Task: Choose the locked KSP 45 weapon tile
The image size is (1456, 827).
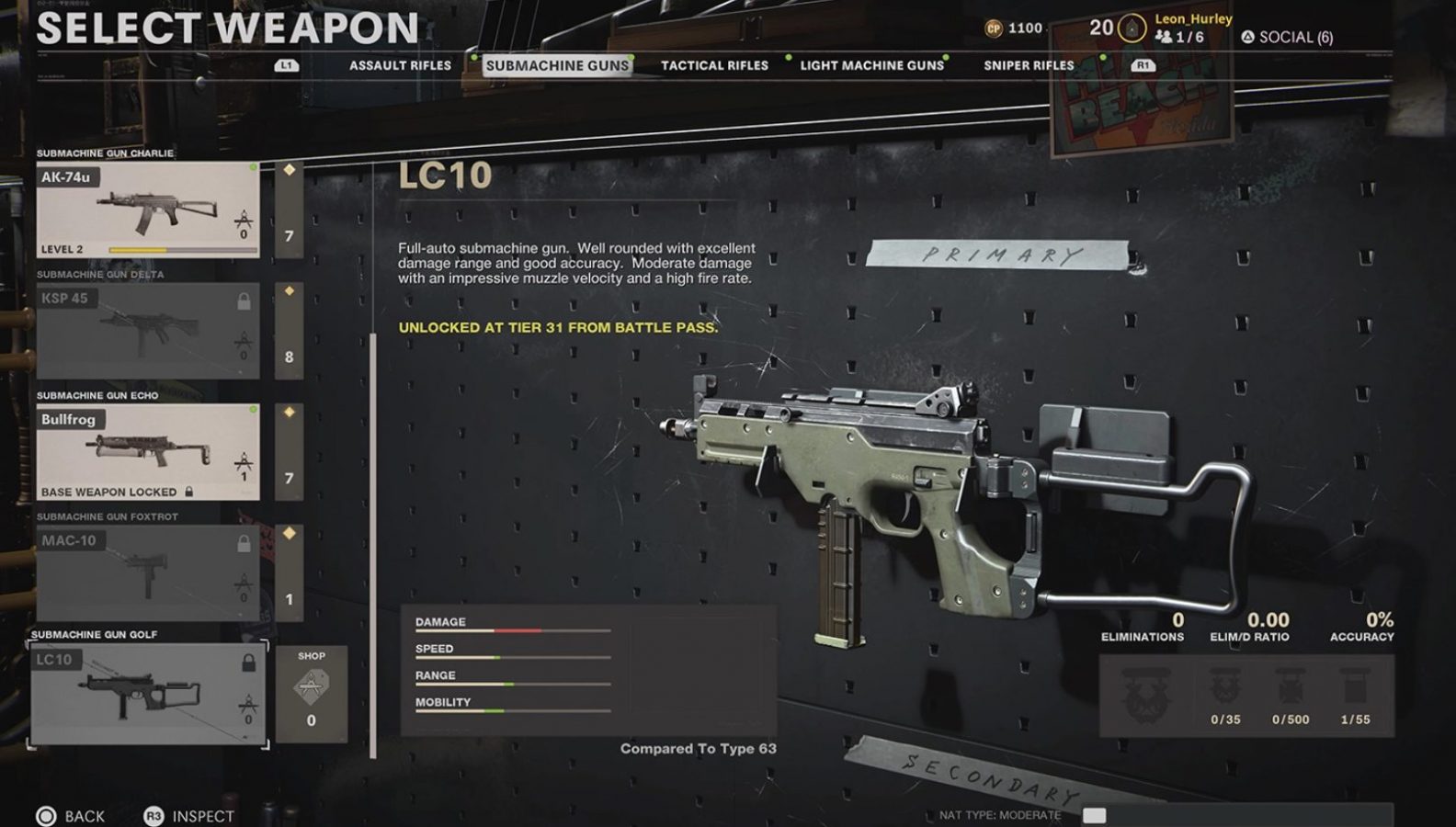Action: (x=148, y=331)
